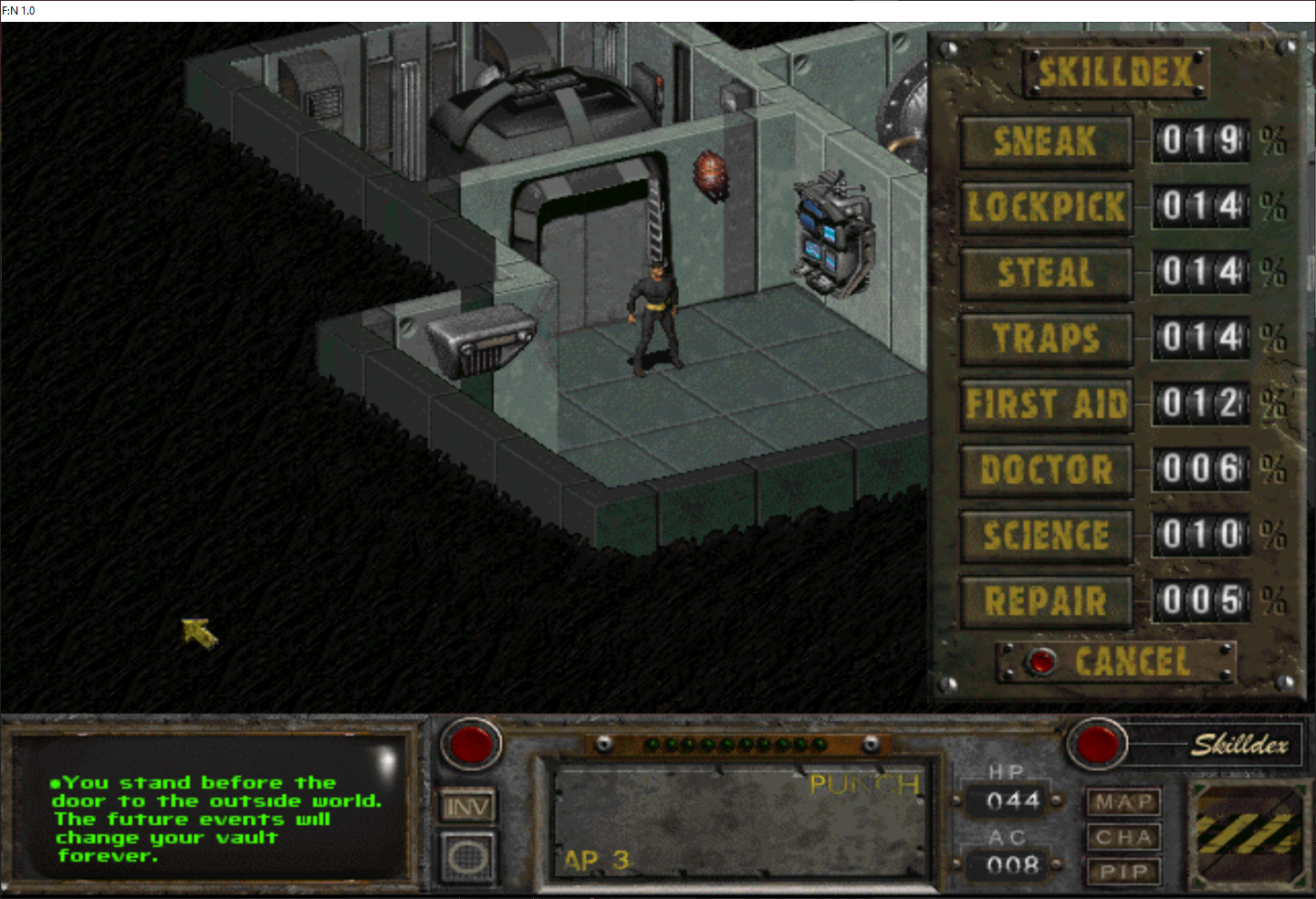Select the Lockpick skill

(x=1046, y=207)
